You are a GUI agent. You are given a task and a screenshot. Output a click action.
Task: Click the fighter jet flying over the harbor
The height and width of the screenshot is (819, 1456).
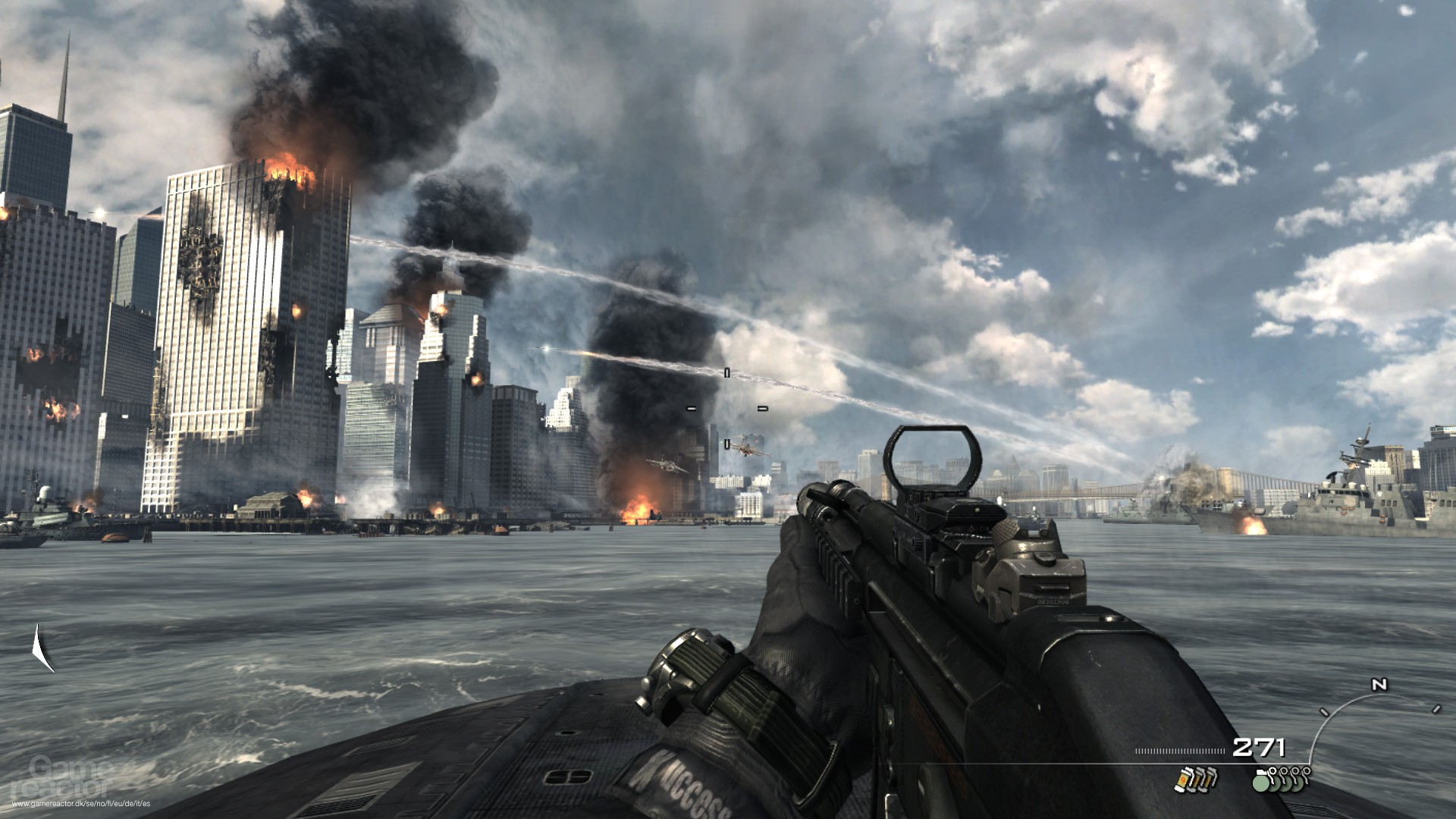click(x=750, y=449)
